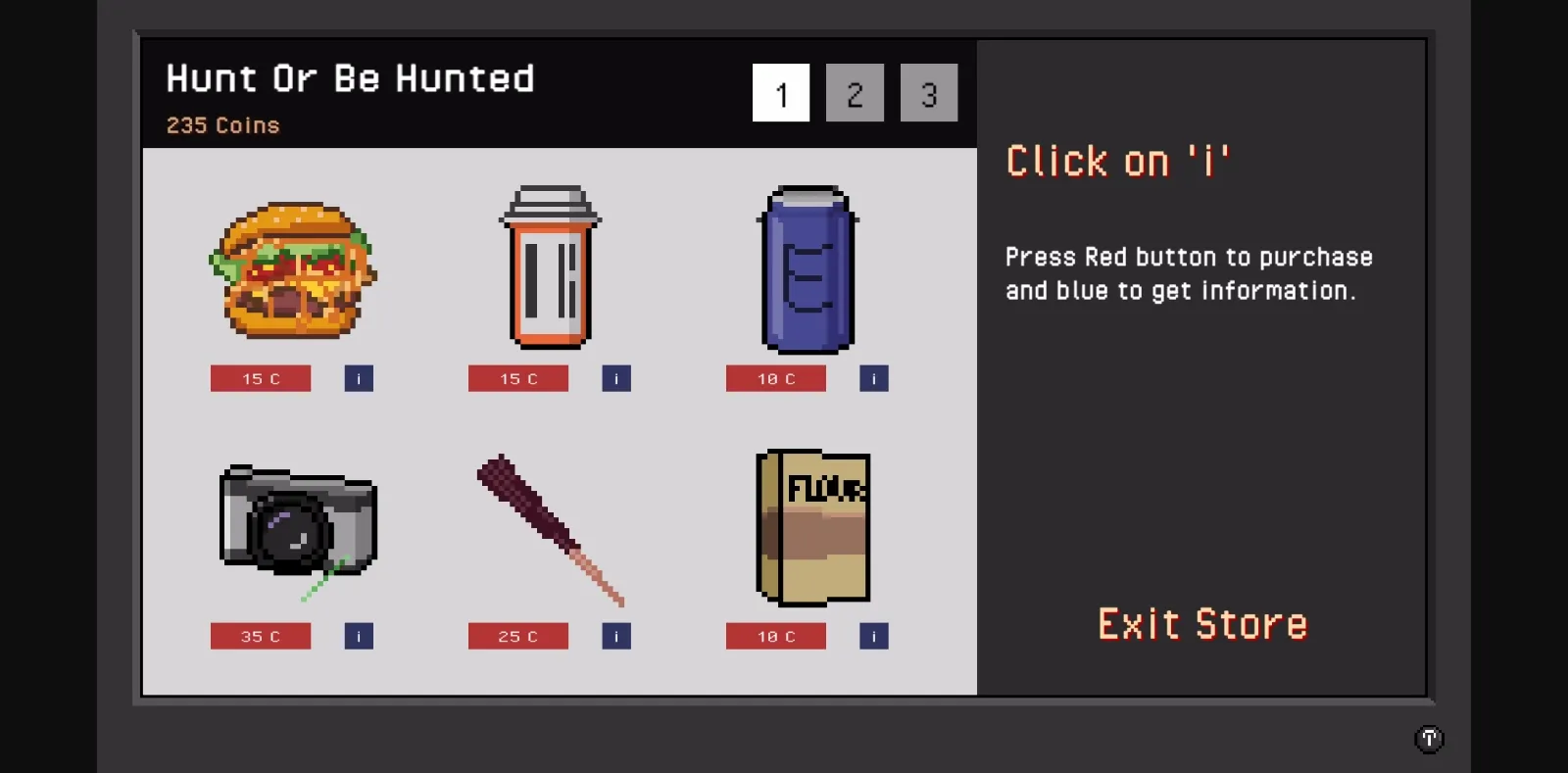Open info for the burger item
Viewport: 1568px width, 773px height.
tap(358, 378)
